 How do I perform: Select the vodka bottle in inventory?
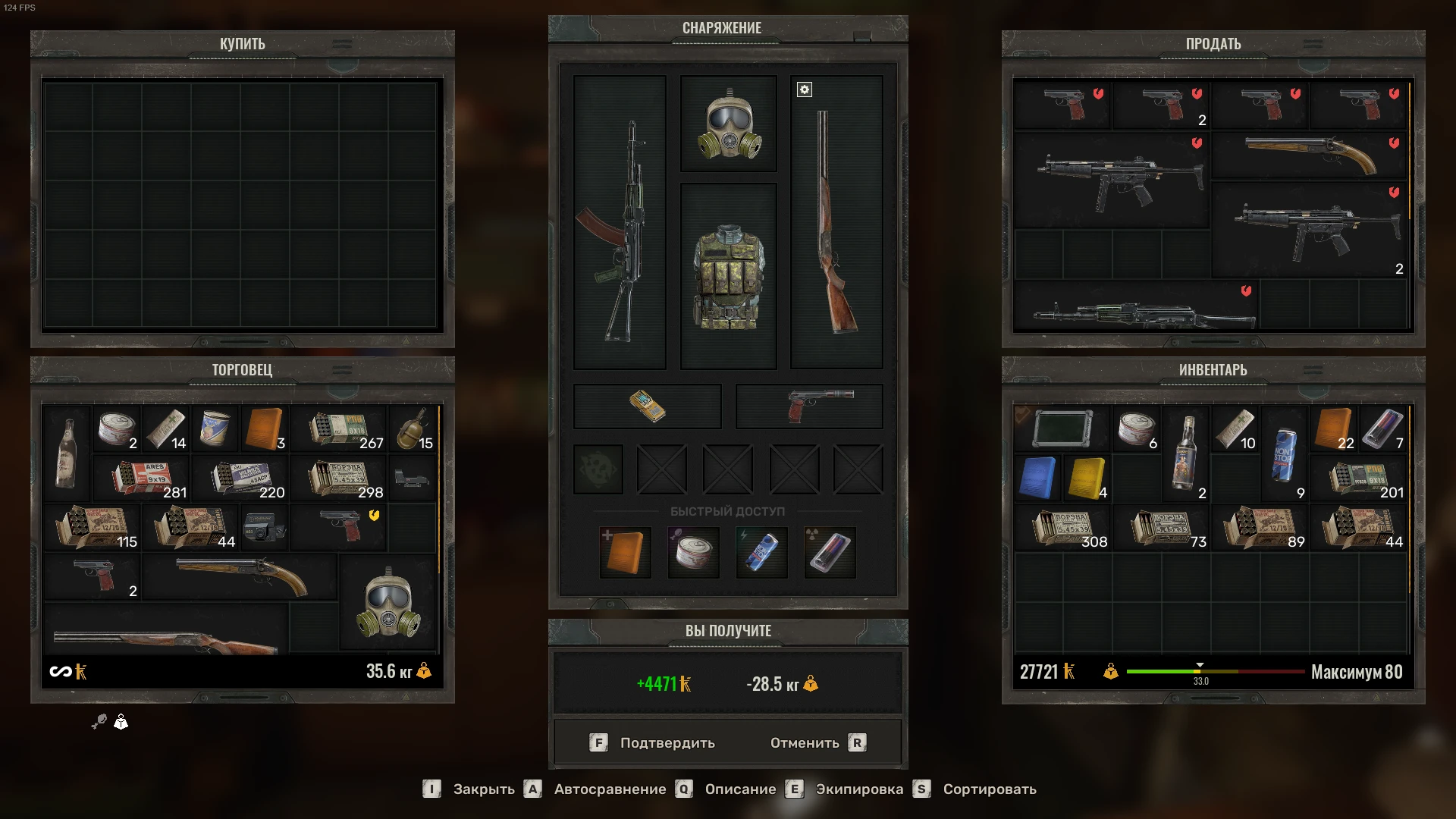(1185, 453)
